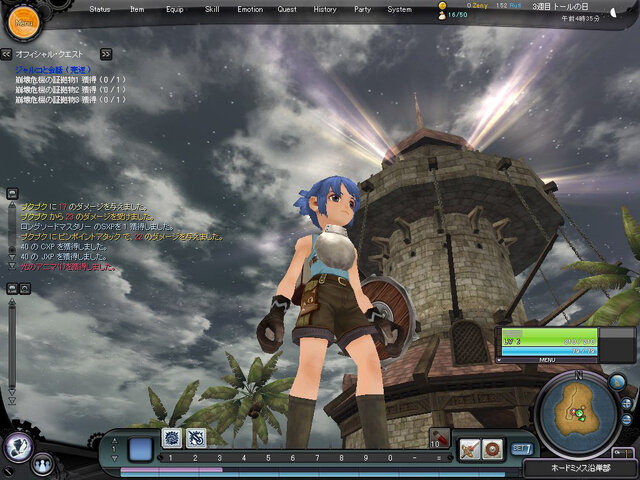
Task: Switch the weapon SET button
Action: coord(521,450)
